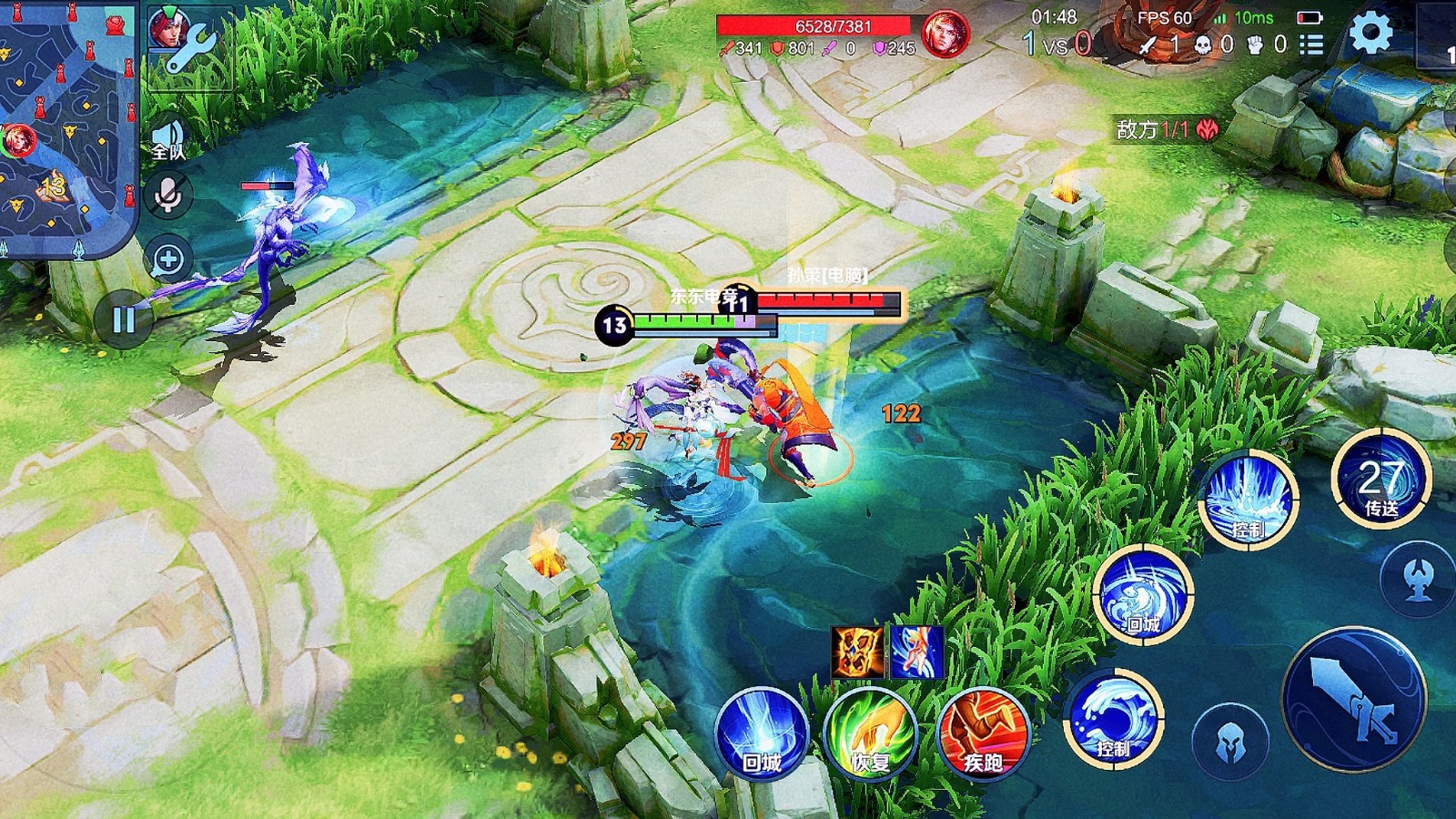Unmute the crossed-out microphone
This screenshot has width=1456, height=819.
(168, 195)
